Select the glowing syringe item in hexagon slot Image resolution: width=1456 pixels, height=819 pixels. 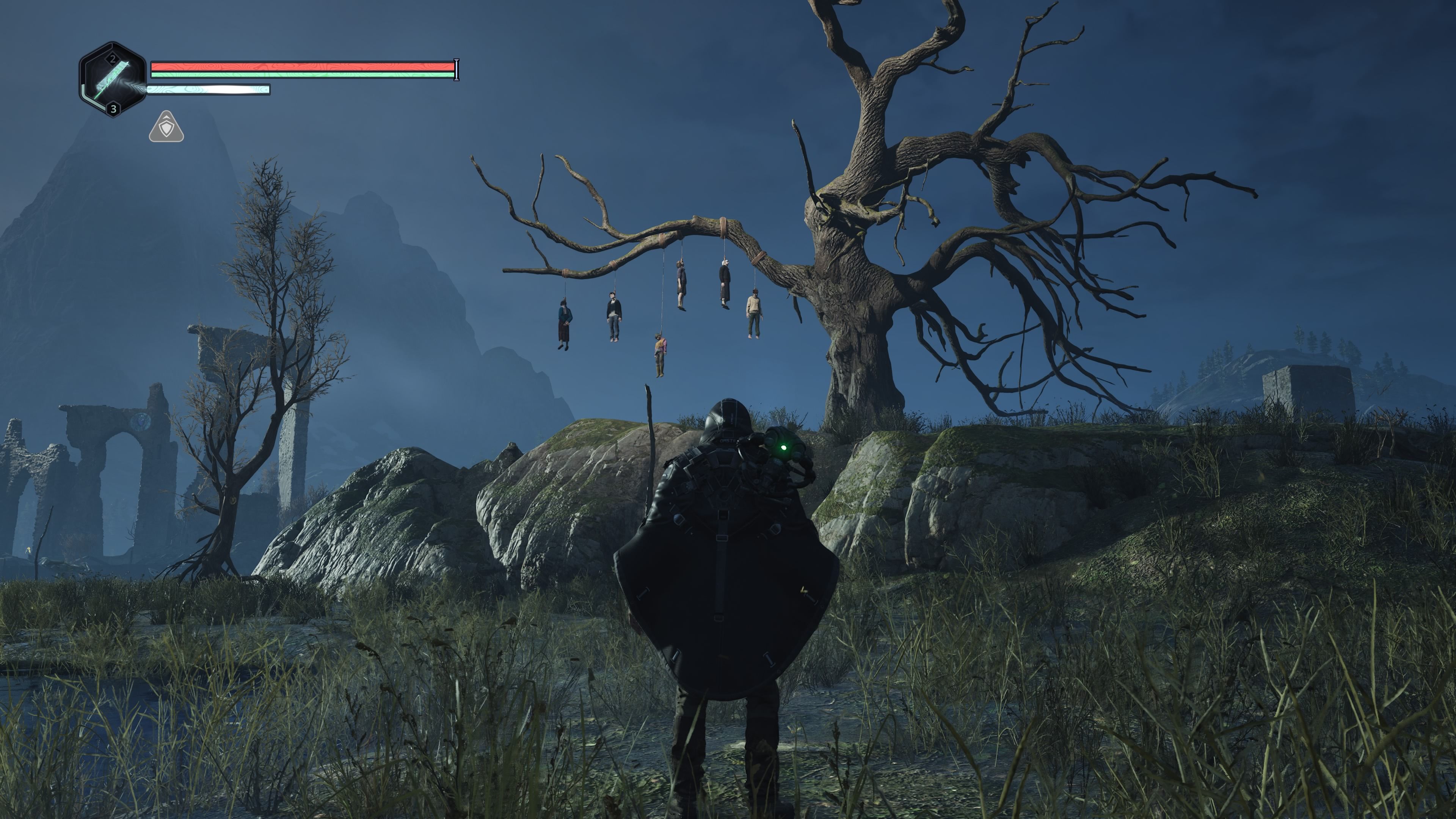[113, 80]
